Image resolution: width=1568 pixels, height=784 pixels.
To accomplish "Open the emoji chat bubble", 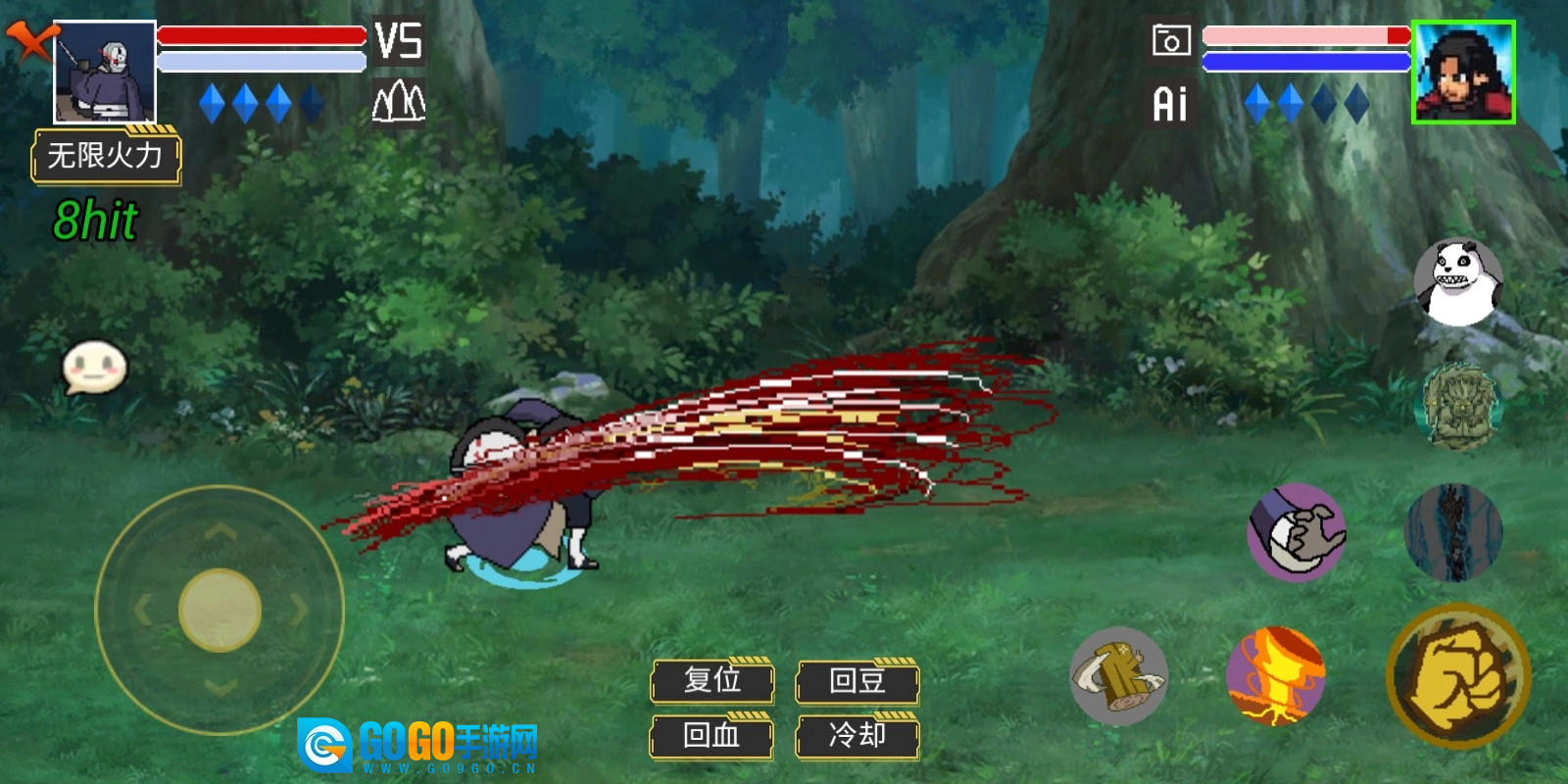I will pyautogui.click(x=95, y=367).
